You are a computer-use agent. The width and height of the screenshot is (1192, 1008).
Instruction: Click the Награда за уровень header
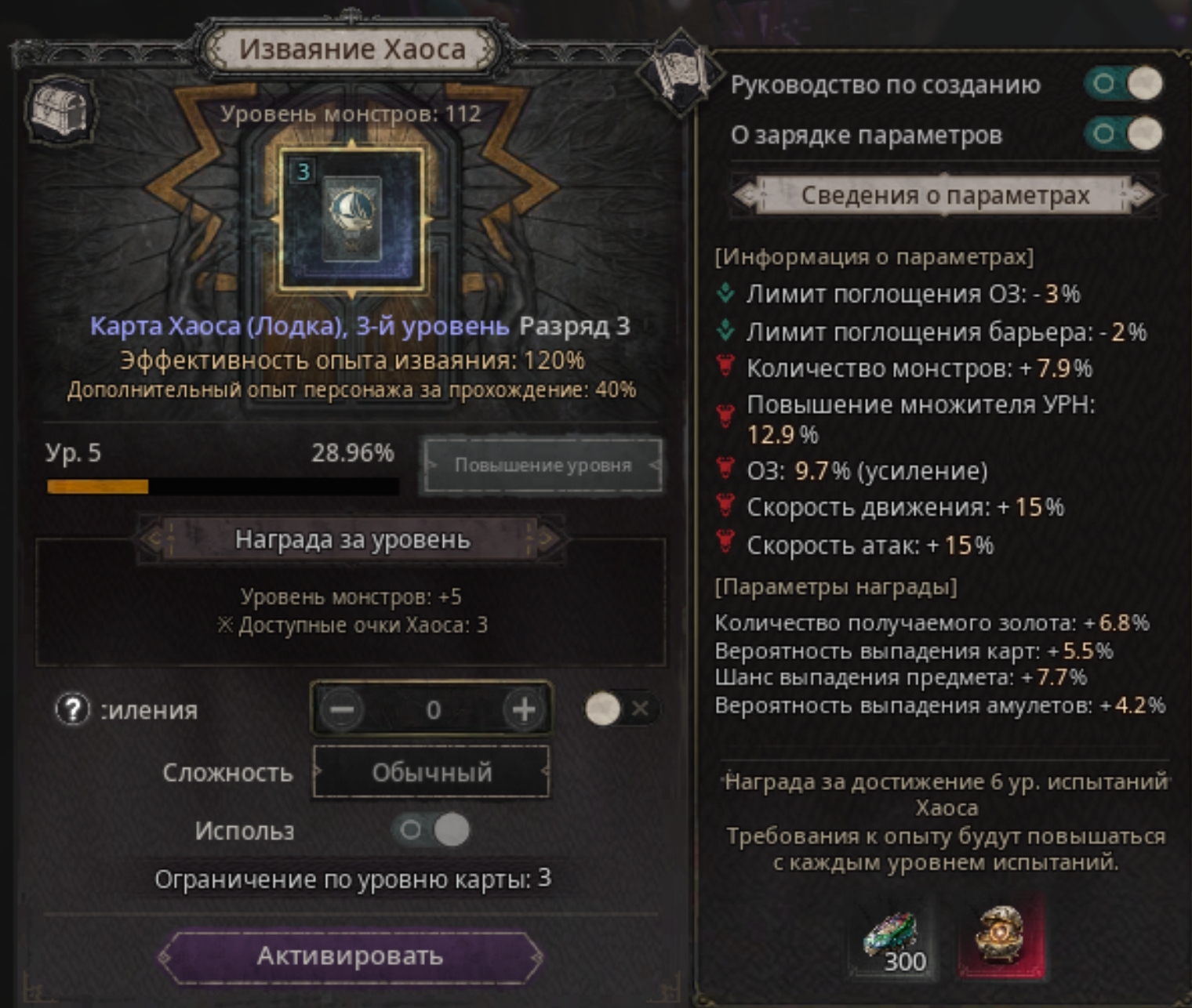click(x=352, y=539)
